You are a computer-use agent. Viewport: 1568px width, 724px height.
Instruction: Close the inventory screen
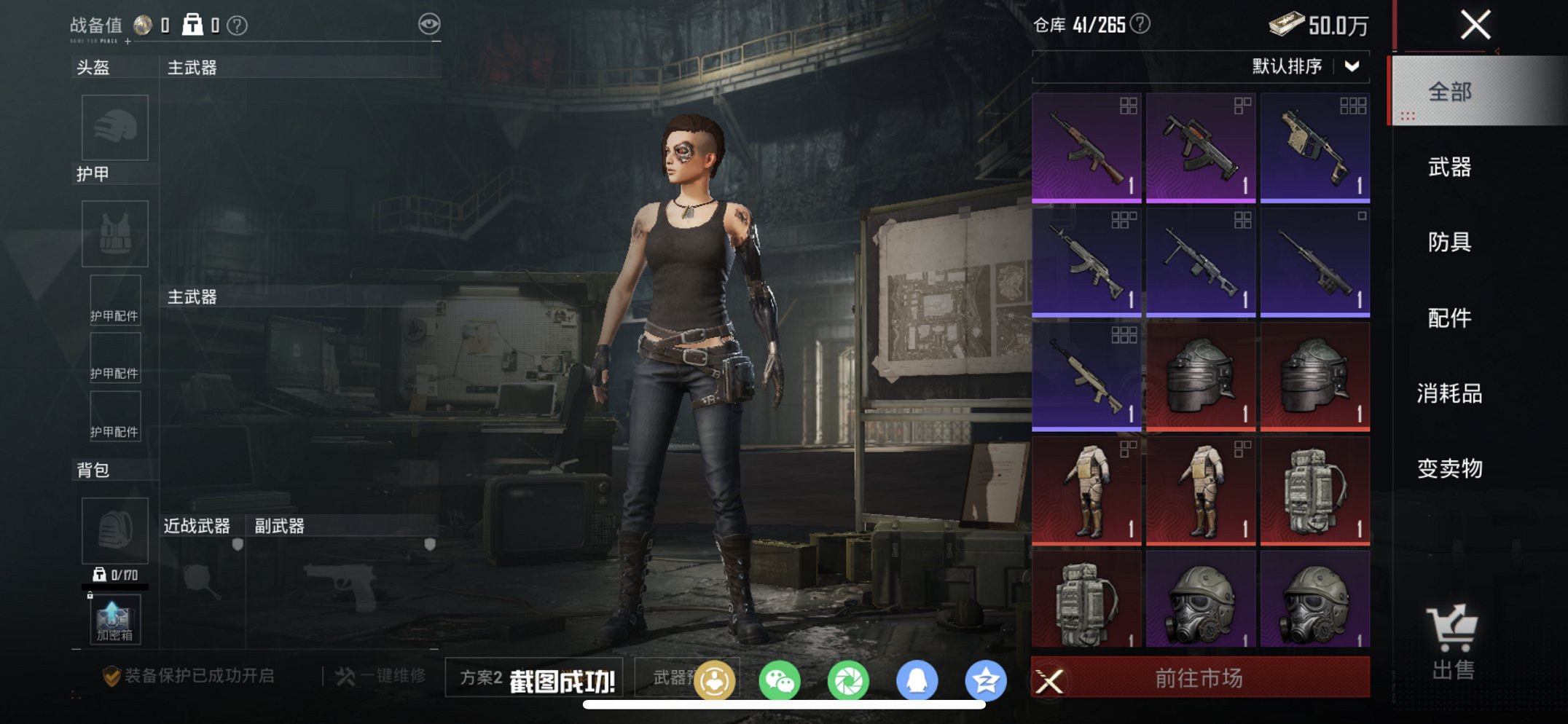[1475, 25]
